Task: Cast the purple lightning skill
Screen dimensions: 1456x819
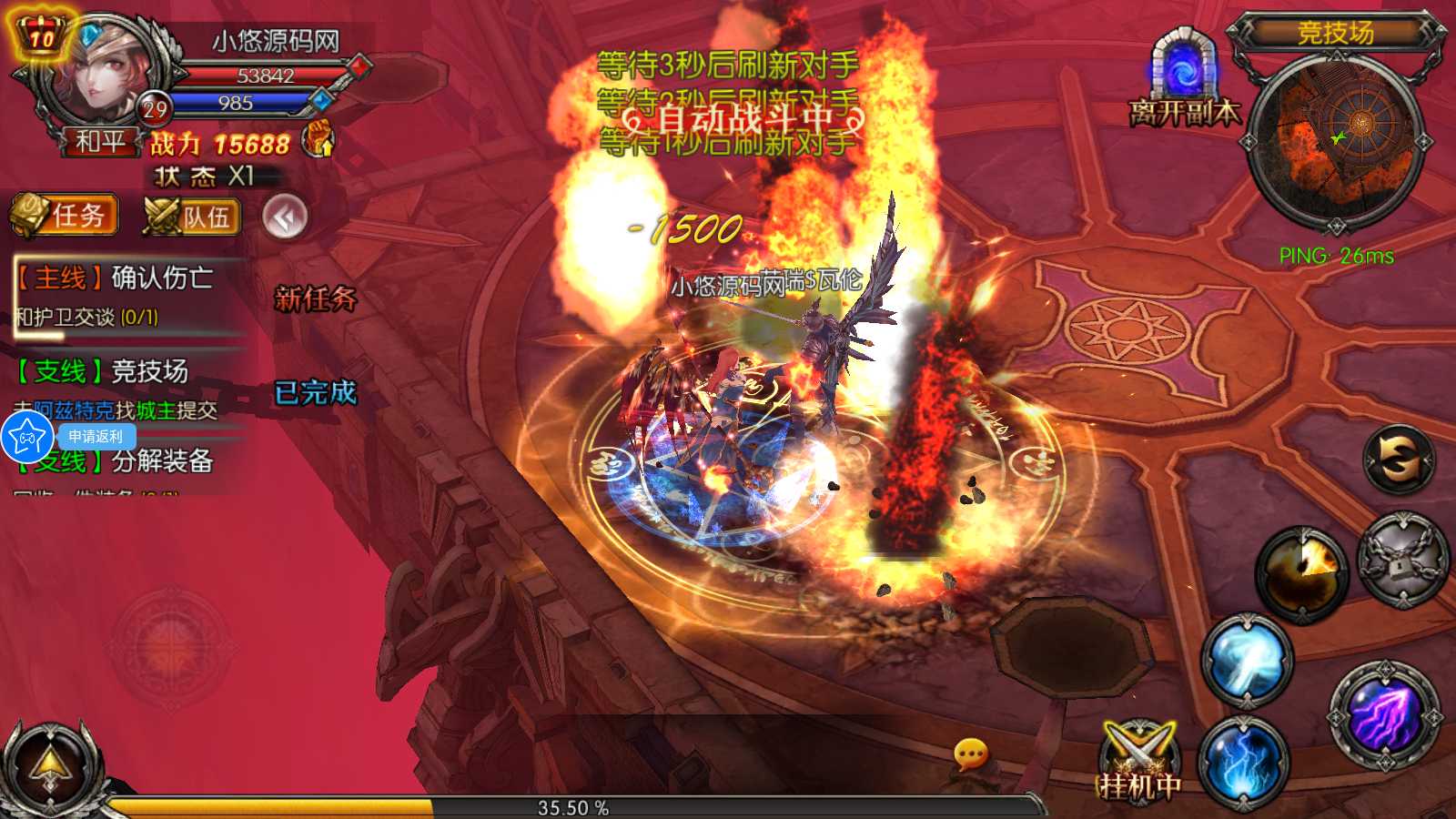Action: (x=1384, y=716)
